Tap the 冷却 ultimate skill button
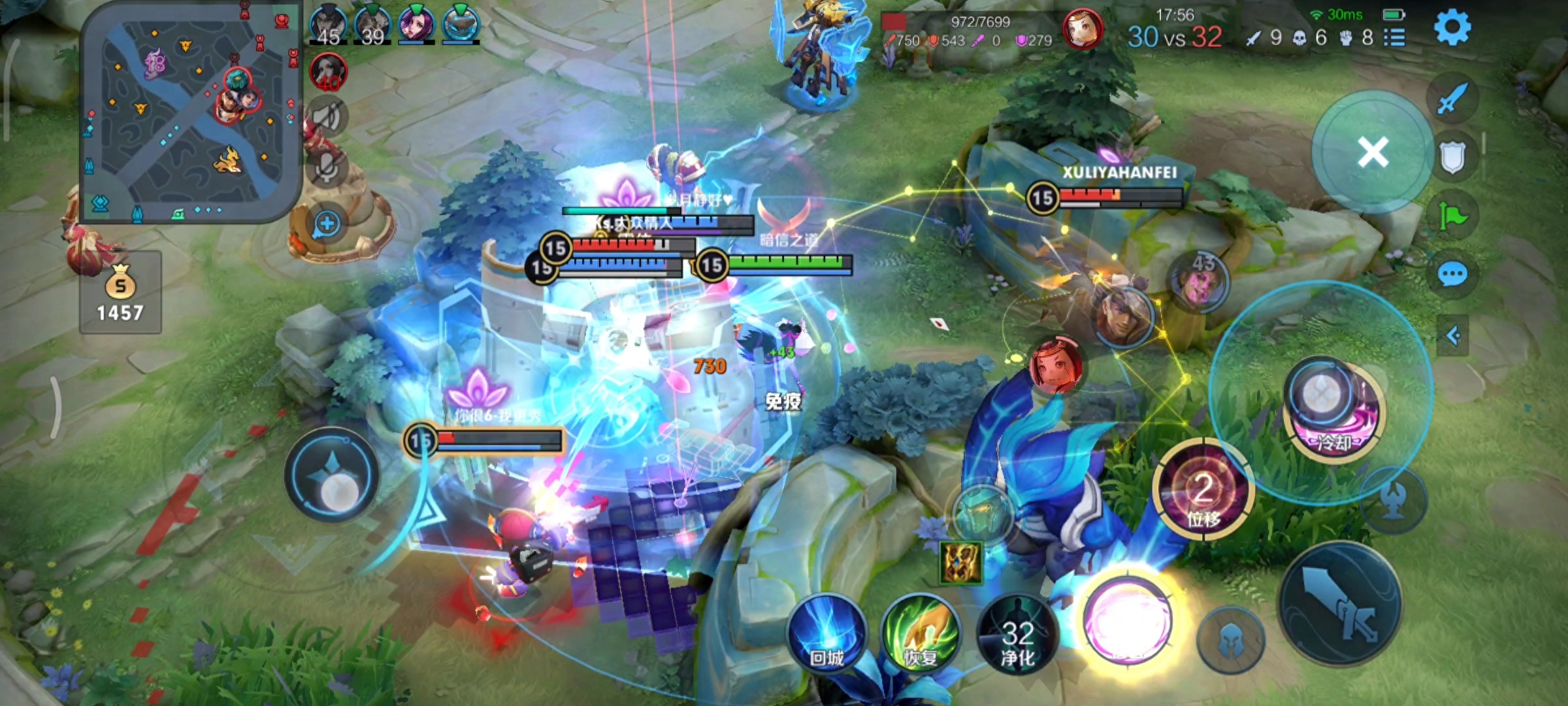The width and height of the screenshot is (1568, 706). pyautogui.click(x=1334, y=412)
